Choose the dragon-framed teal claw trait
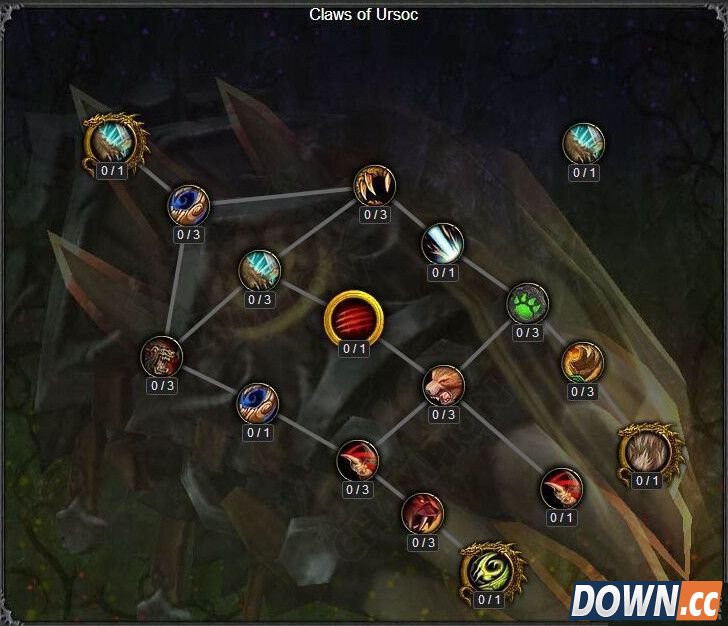This screenshot has width=728, height=626. click(x=113, y=141)
